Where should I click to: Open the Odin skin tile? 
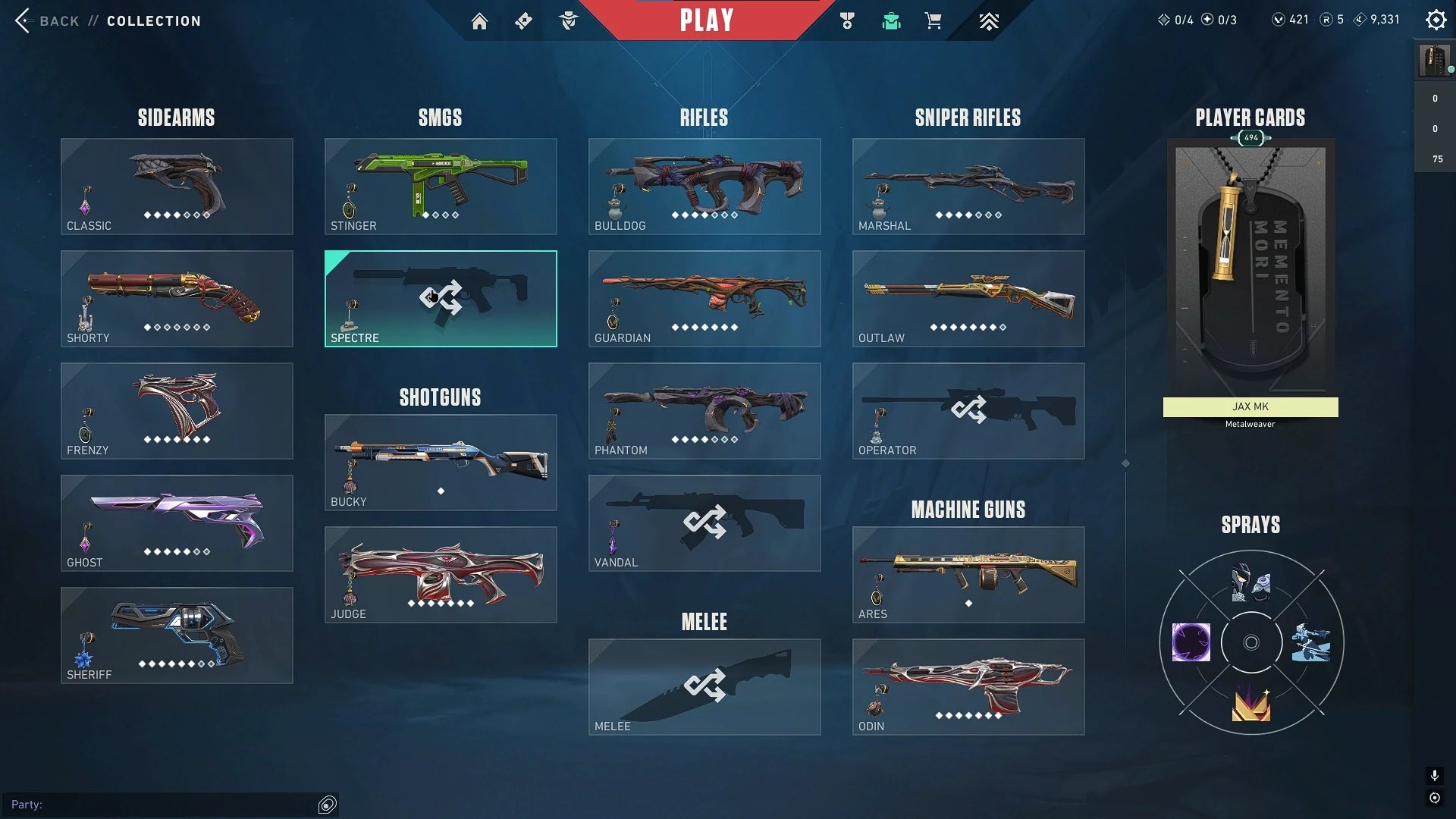(x=968, y=686)
